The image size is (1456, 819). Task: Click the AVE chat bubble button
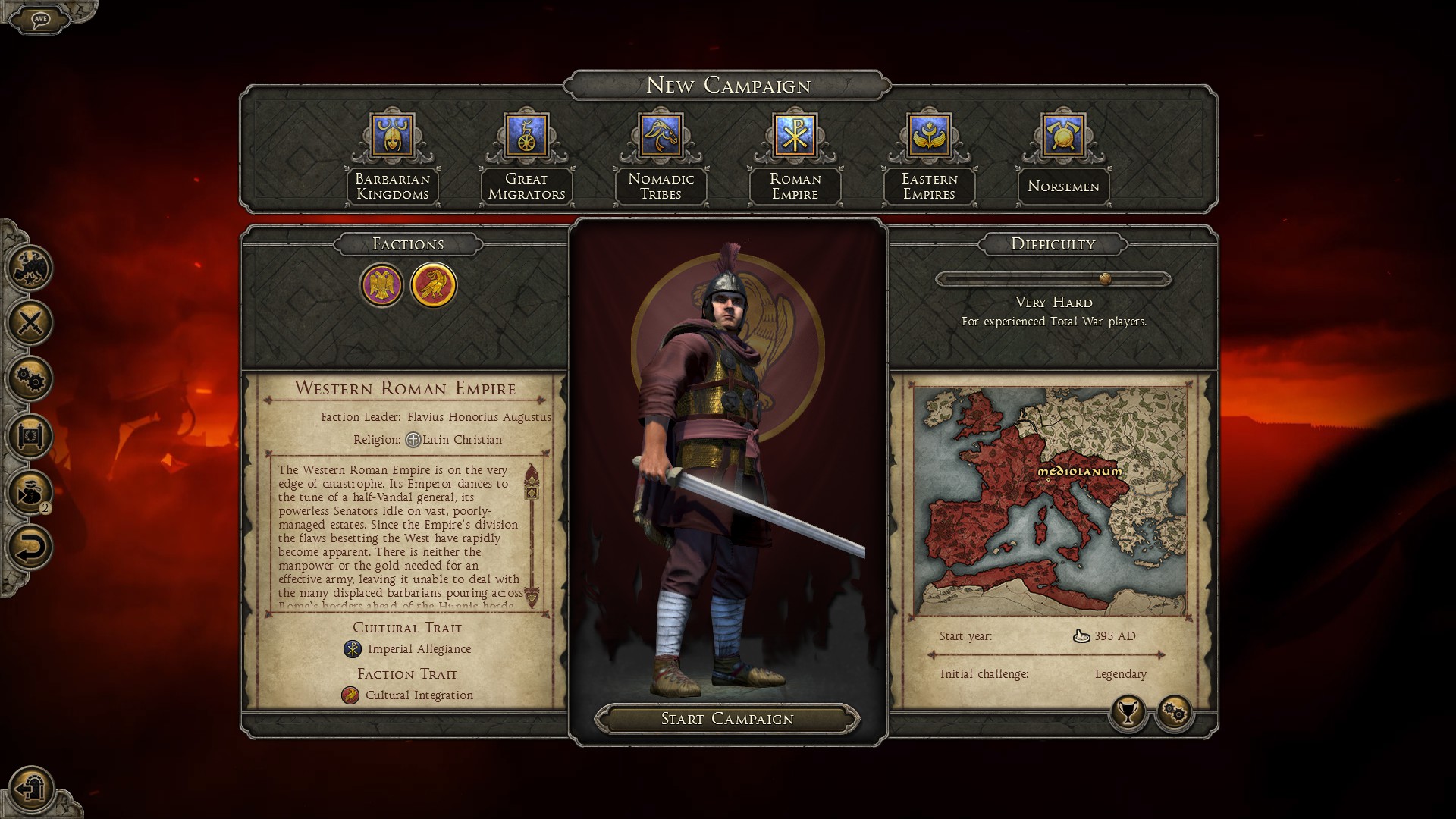(41, 19)
